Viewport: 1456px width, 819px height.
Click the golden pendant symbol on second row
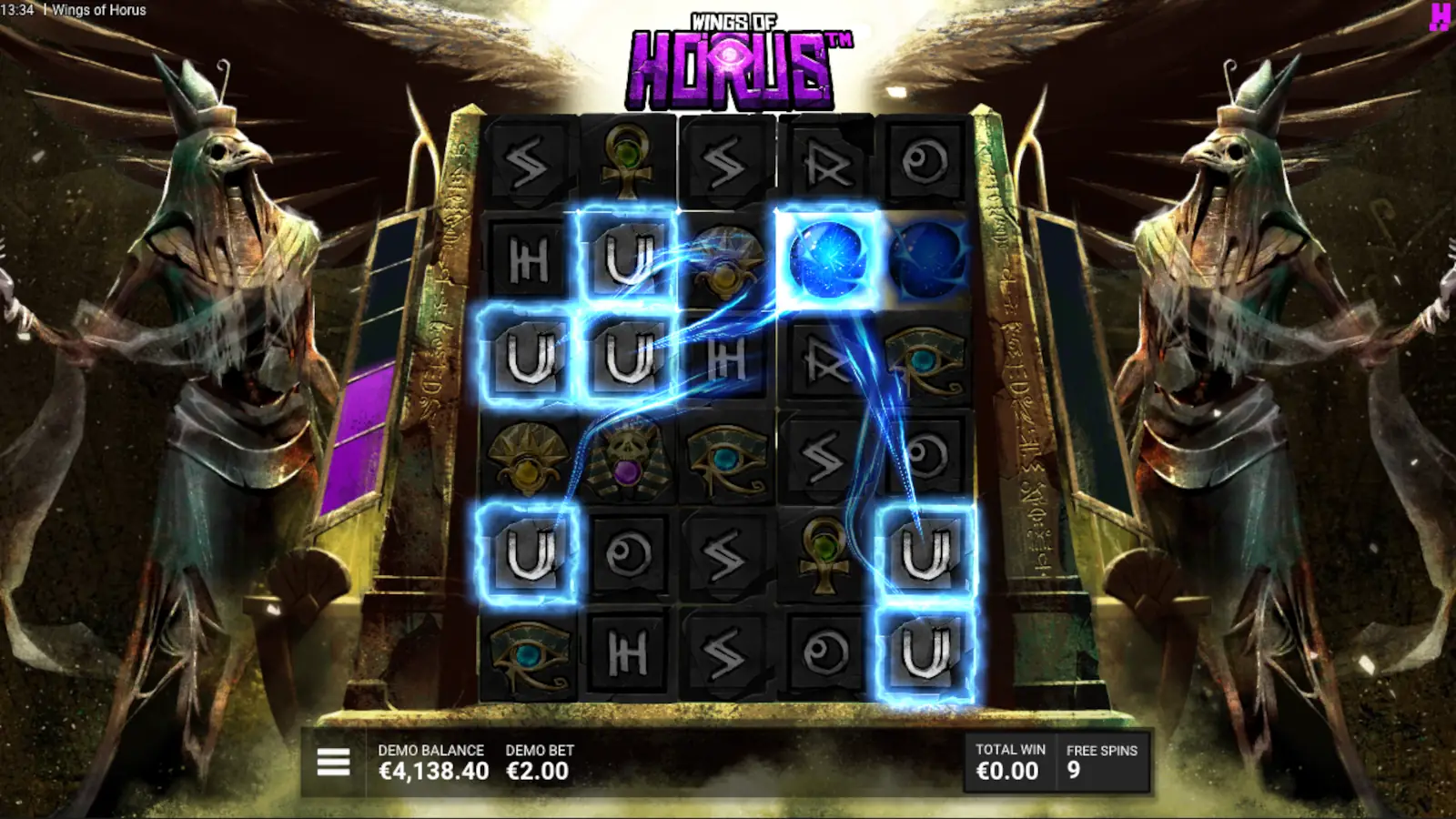728,264
